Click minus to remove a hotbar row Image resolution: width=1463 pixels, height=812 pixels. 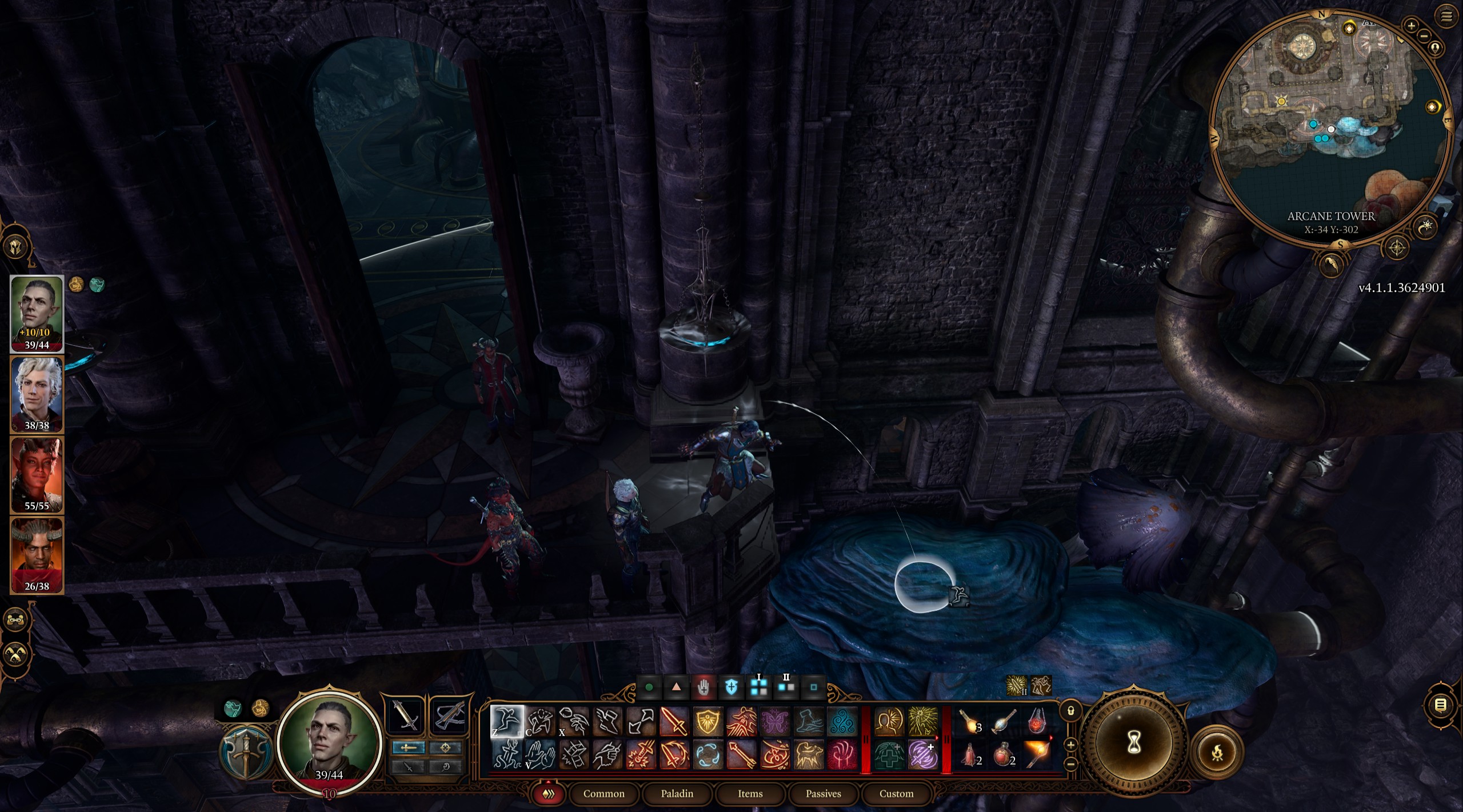(x=1071, y=763)
